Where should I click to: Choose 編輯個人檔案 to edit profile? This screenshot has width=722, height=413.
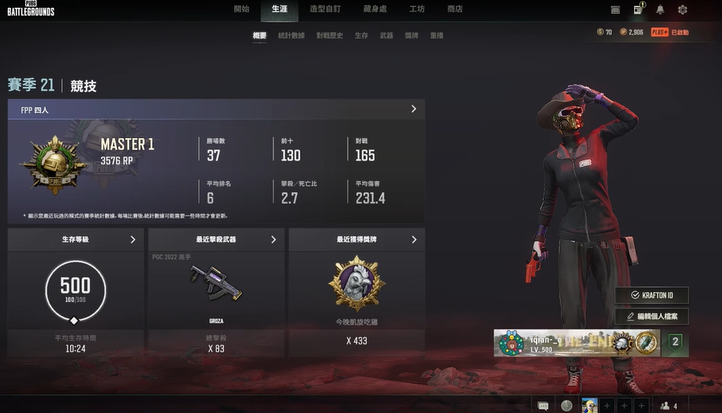658,317
